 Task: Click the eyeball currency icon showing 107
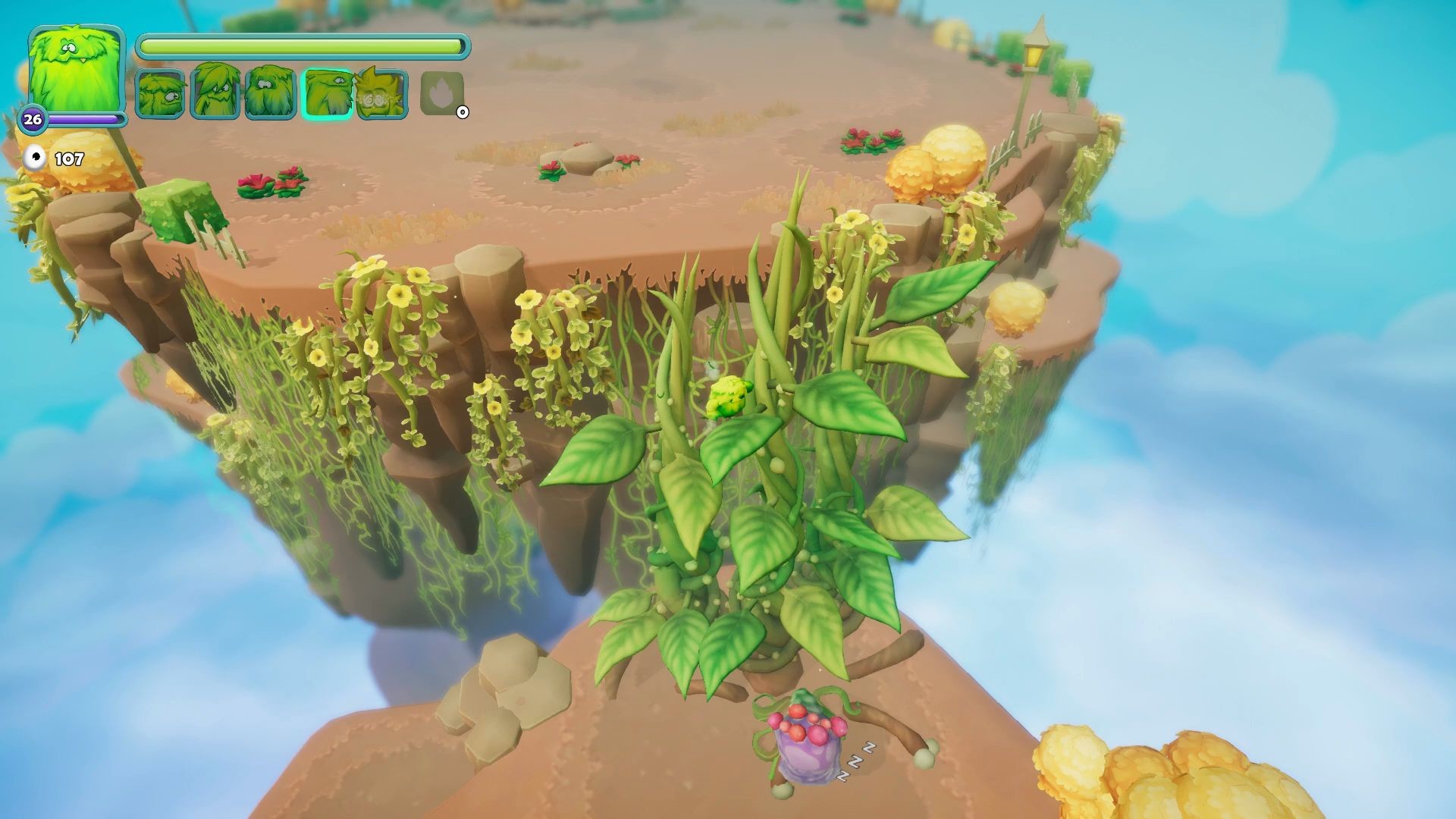tap(33, 157)
